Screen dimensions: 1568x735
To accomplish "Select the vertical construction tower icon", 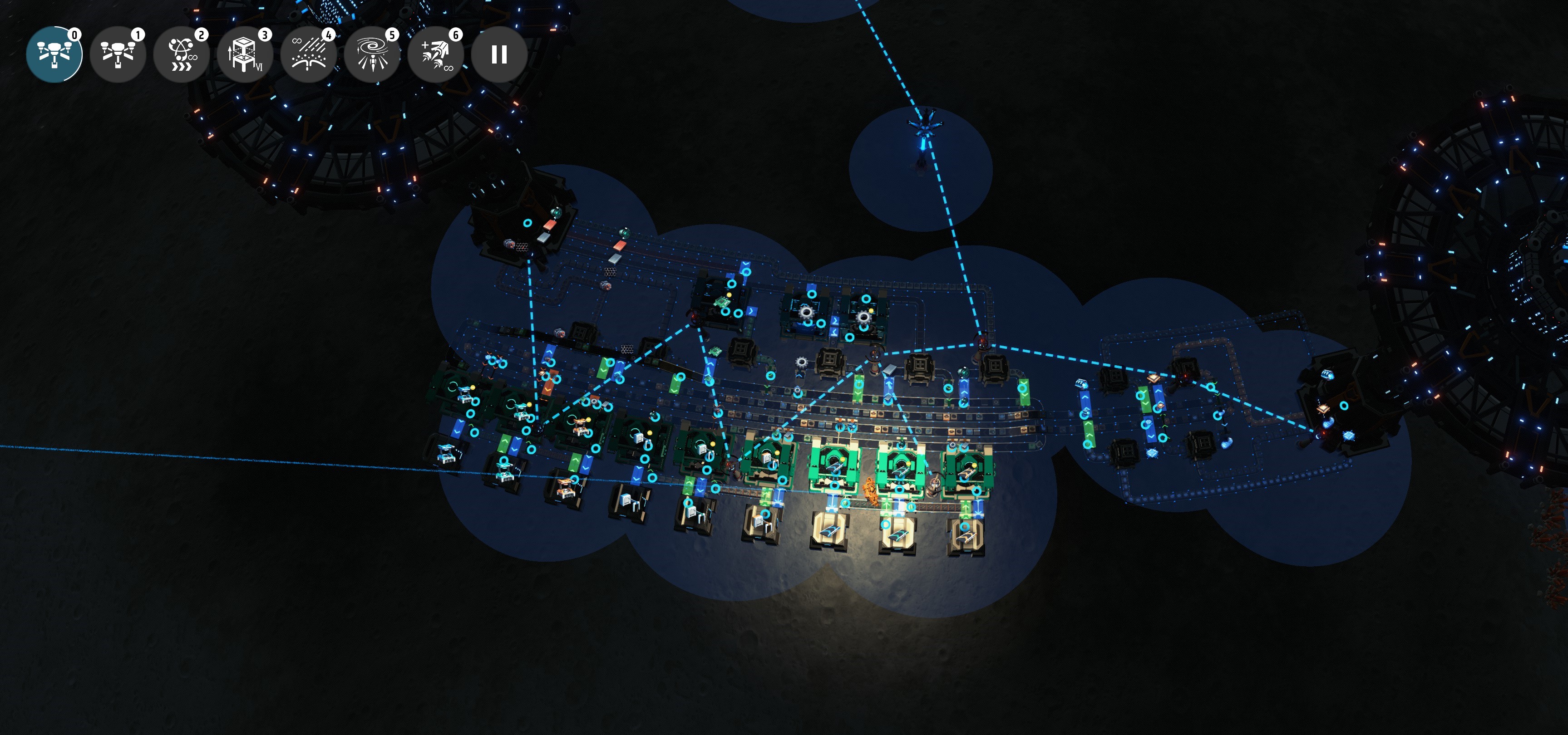I will coord(245,54).
